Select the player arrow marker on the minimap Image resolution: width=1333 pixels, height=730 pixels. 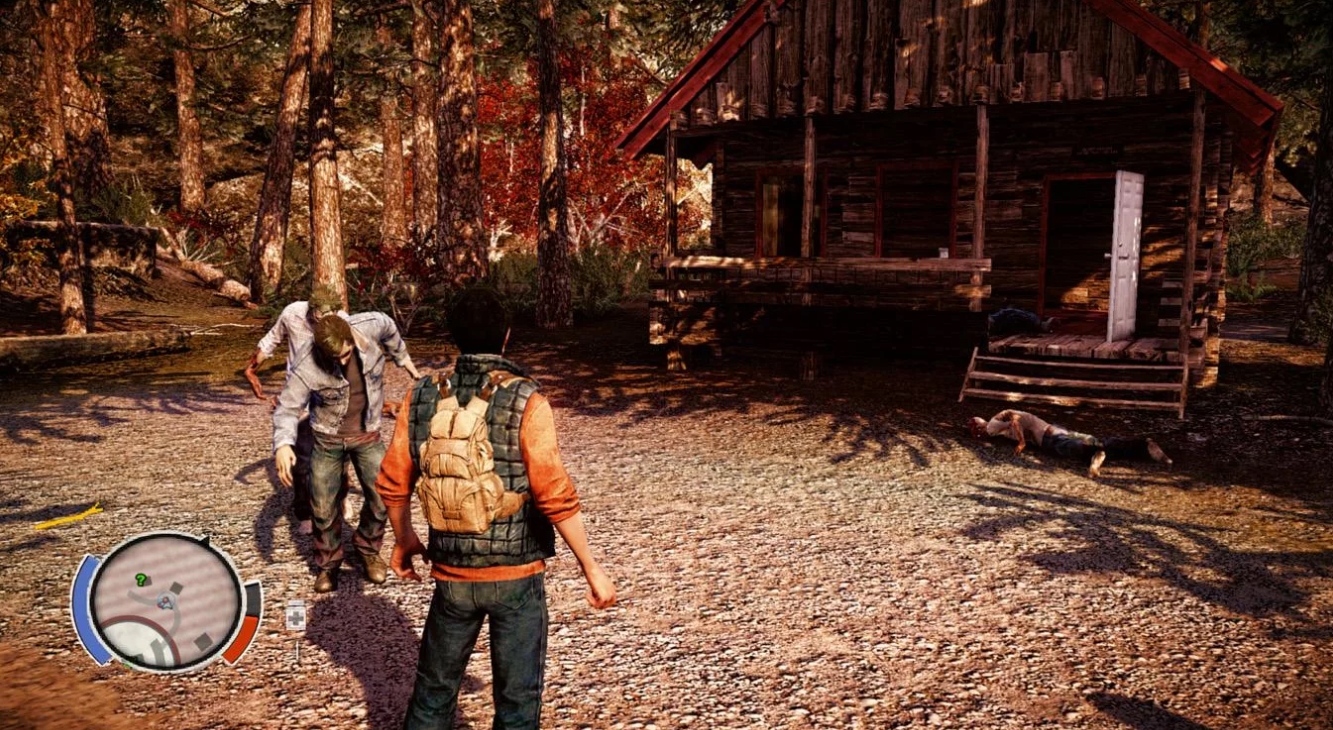[x=164, y=601]
